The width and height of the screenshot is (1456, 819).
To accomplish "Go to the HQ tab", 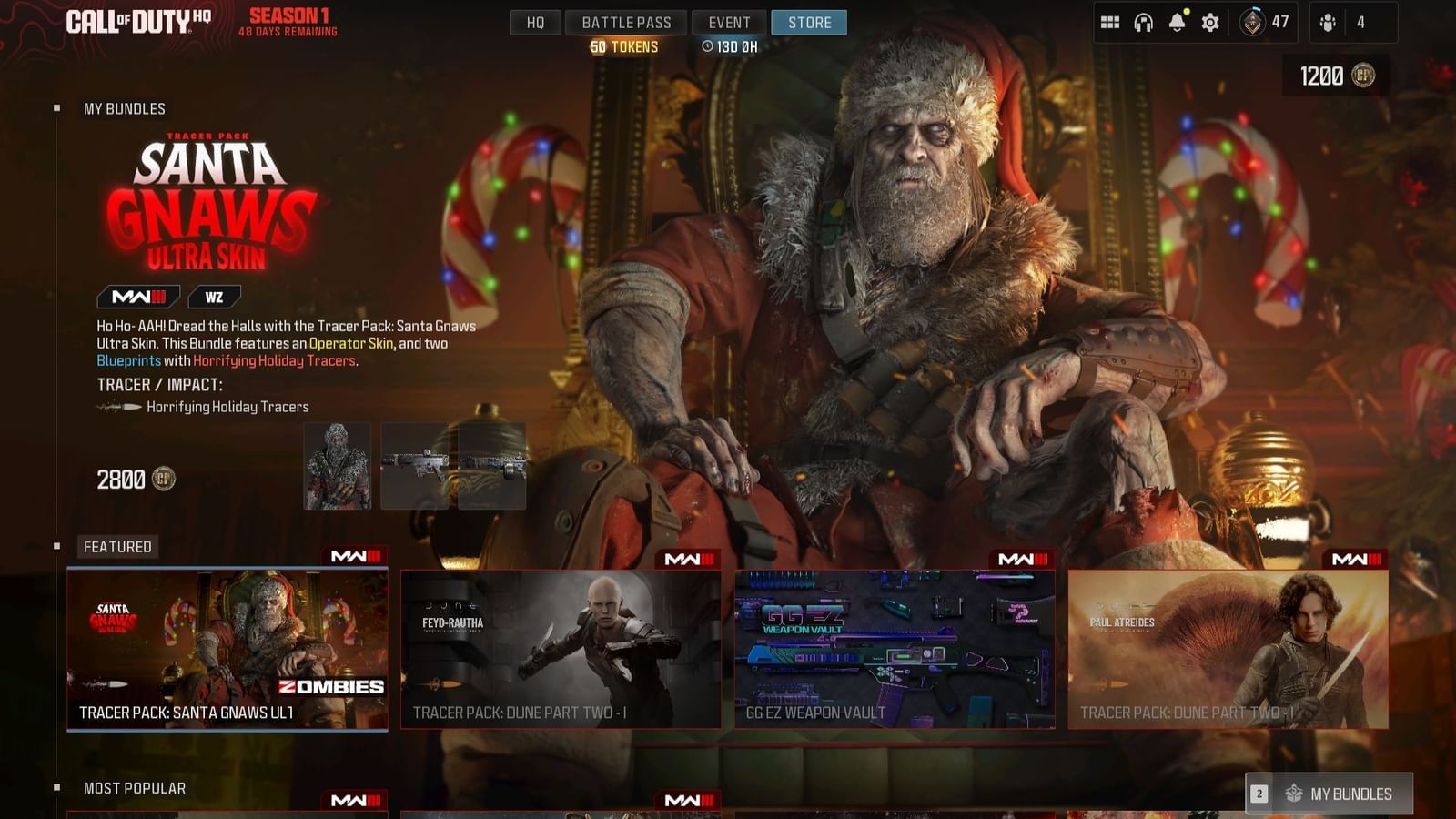I will pyautogui.click(x=536, y=22).
